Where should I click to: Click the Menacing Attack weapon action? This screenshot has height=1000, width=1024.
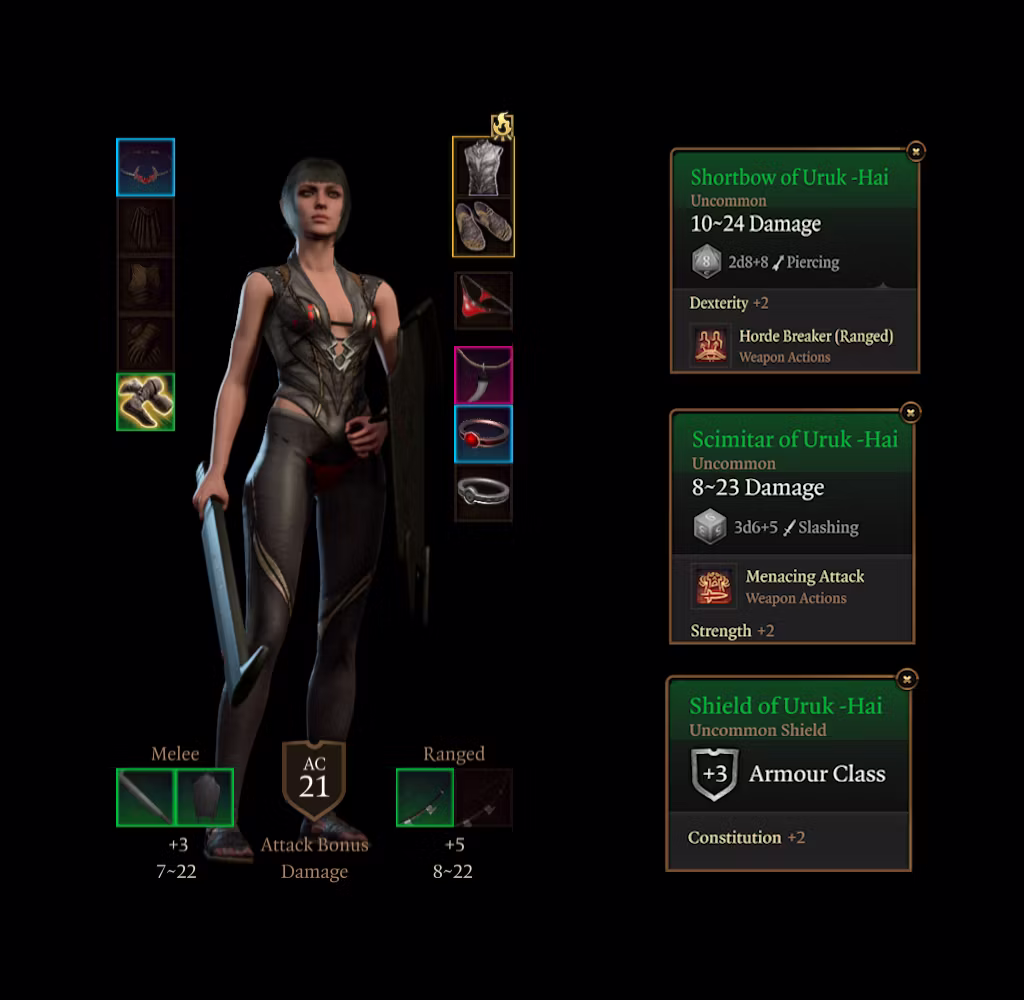(x=714, y=586)
